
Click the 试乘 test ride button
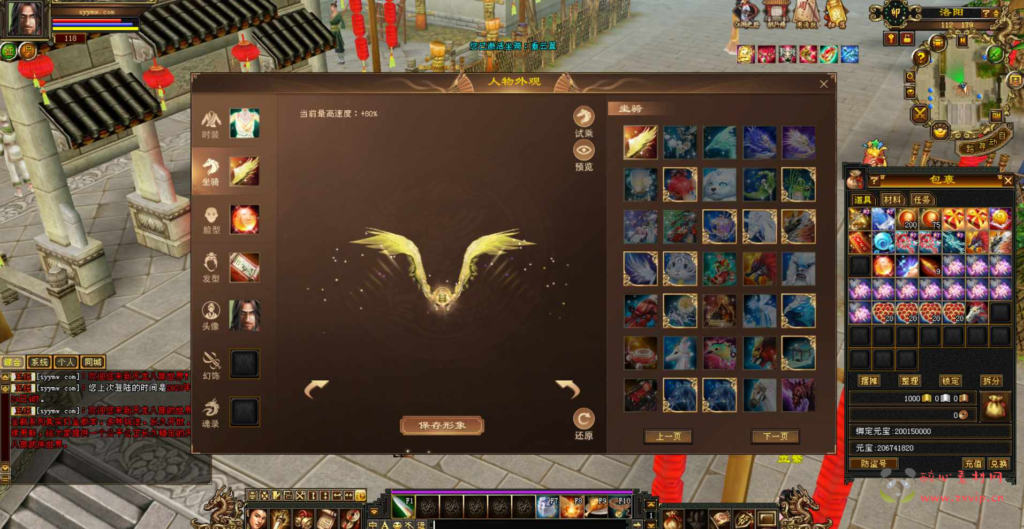583,119
